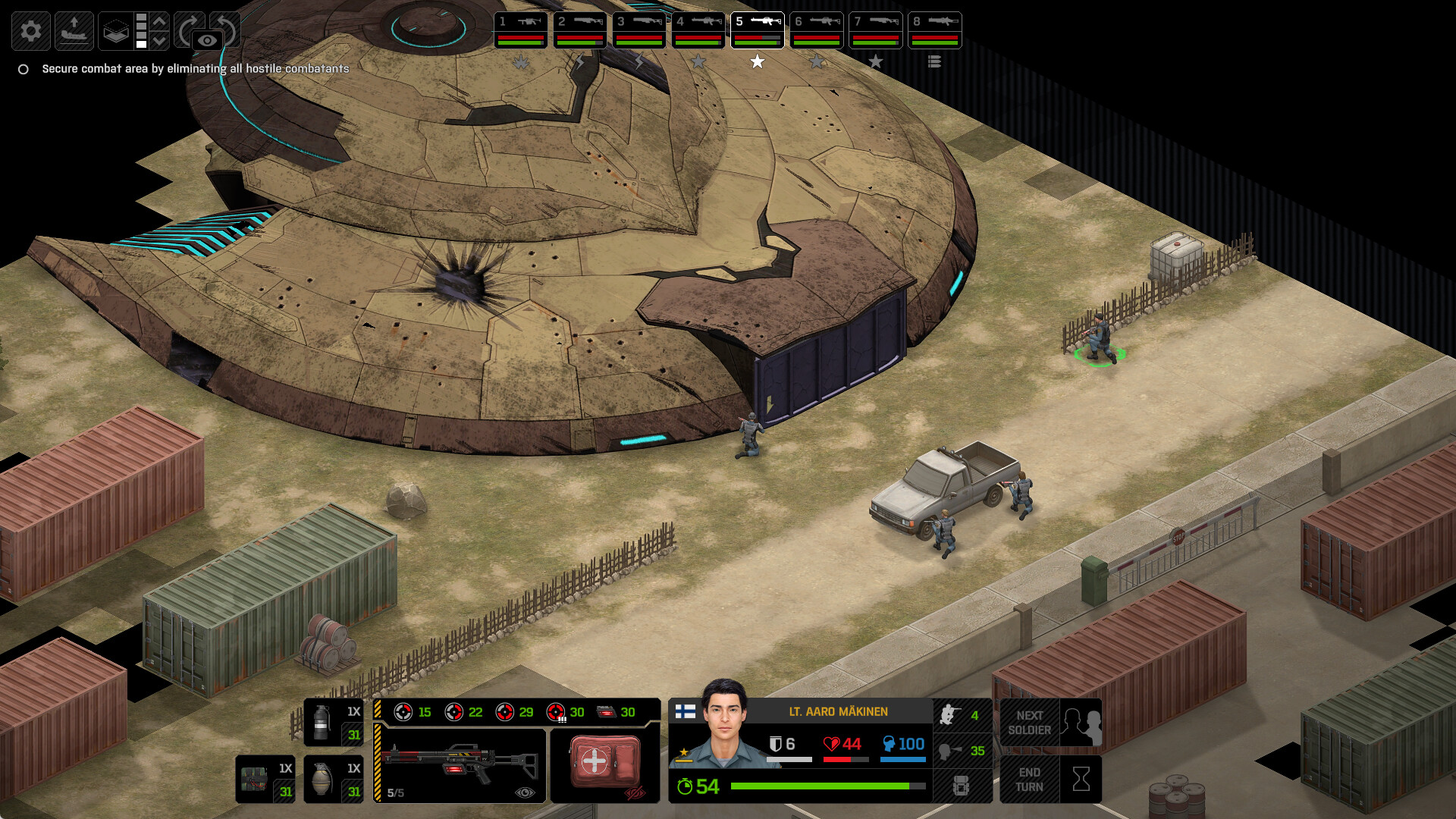Screen dimensions: 1456x819
Task: Select the frag grenade item slot
Action: click(333, 779)
